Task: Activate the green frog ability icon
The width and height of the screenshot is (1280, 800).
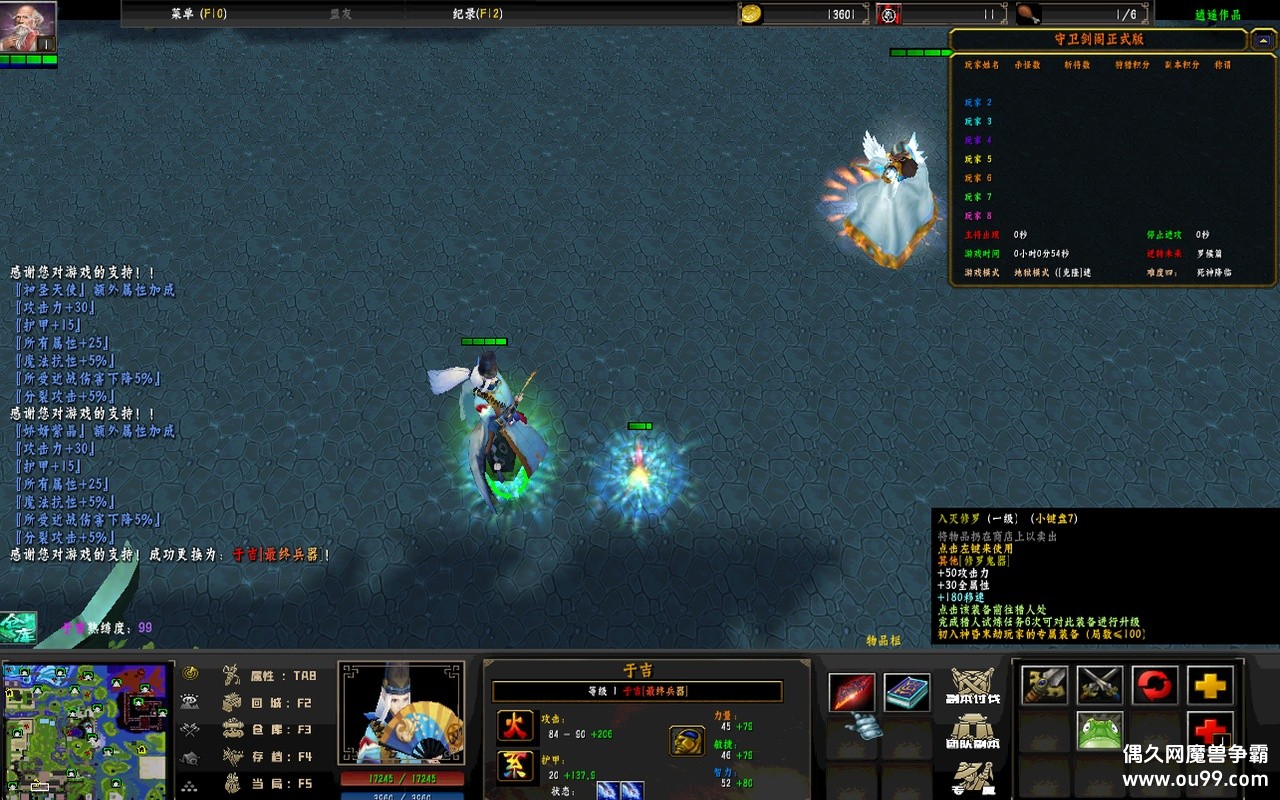Action: click(1099, 731)
